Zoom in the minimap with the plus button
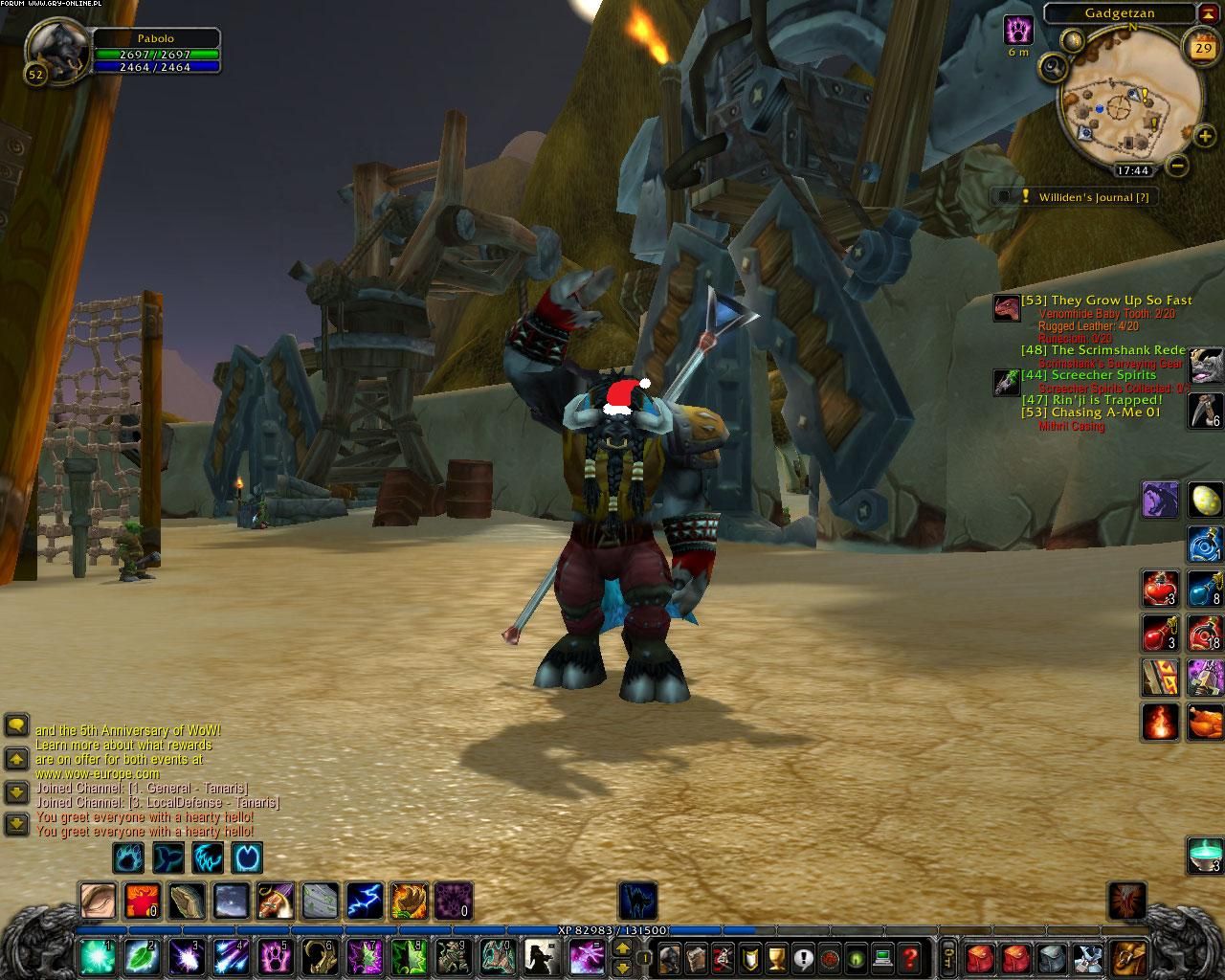Screen dimensions: 1225x980 coord(1204,136)
